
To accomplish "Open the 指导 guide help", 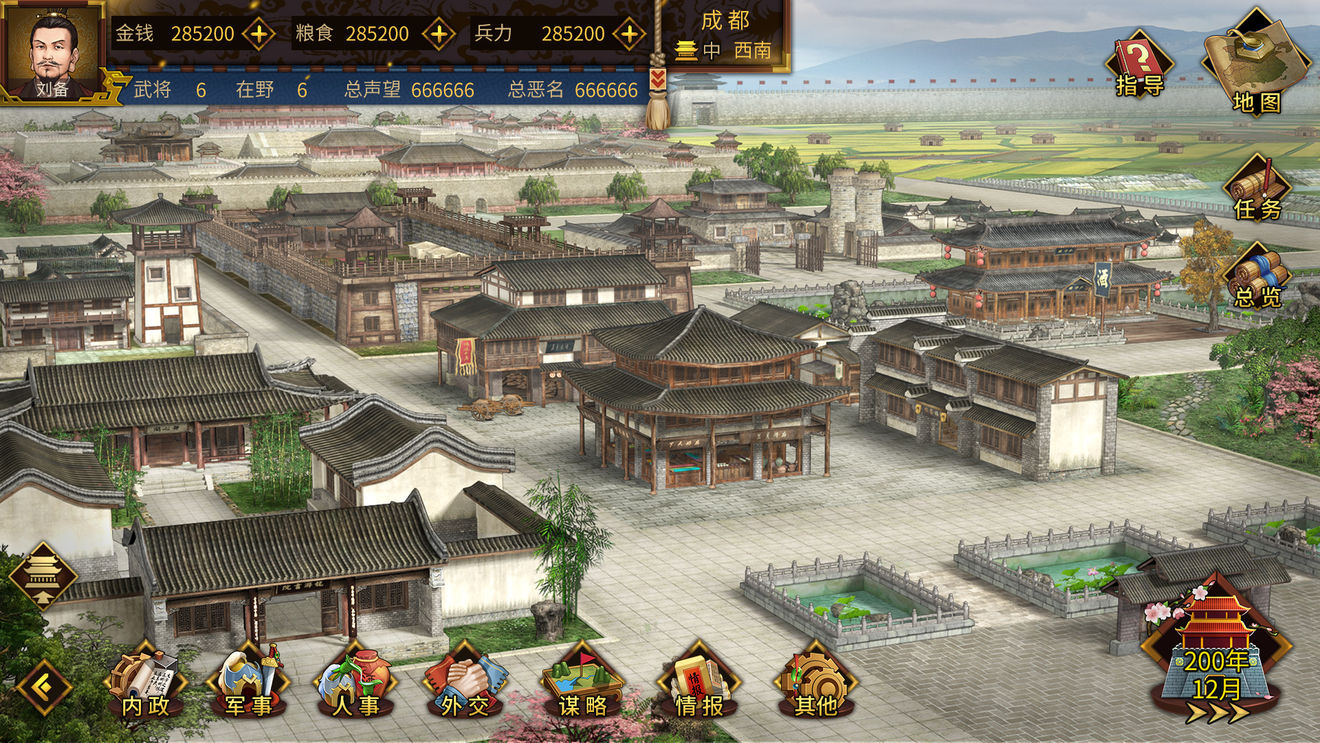I will tap(1139, 66).
